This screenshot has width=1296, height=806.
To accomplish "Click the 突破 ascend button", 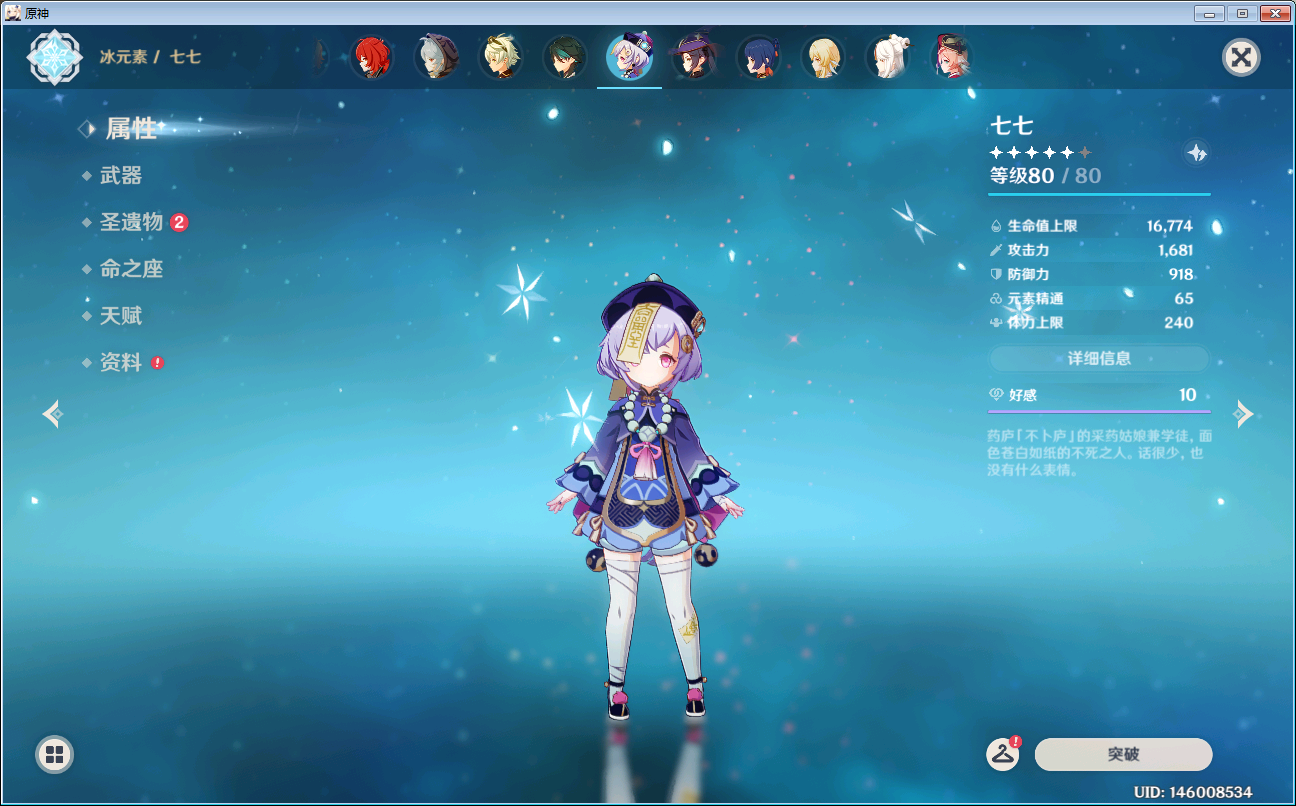I will [1123, 754].
